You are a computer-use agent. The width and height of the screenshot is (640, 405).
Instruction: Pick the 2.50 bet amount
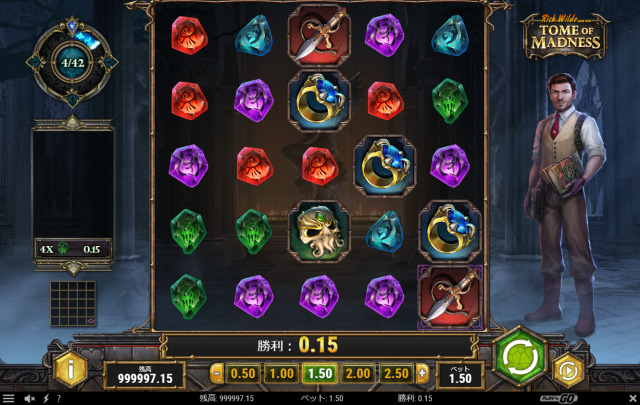pyautogui.click(x=397, y=374)
